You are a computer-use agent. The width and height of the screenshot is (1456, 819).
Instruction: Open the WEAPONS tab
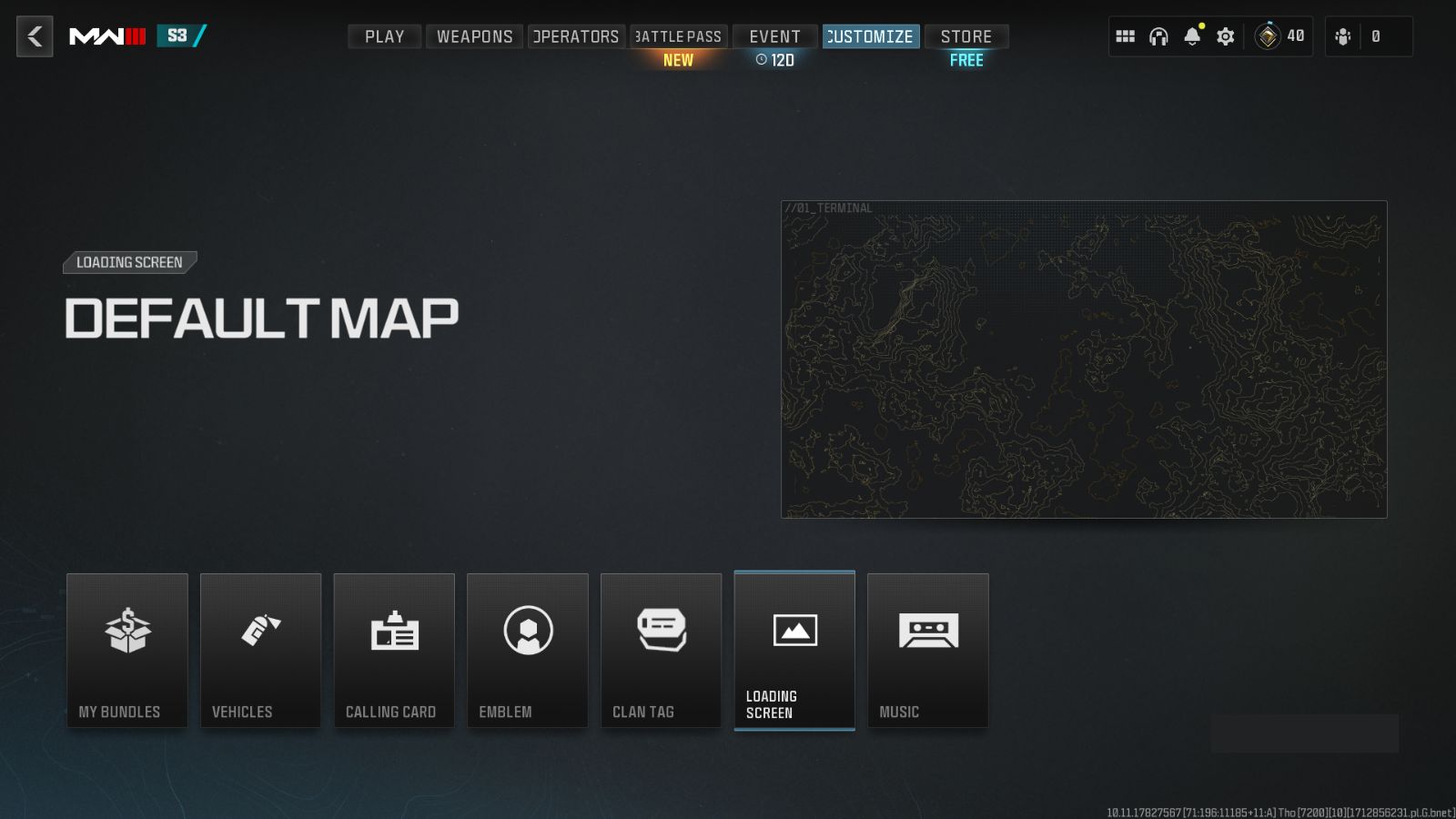point(473,36)
